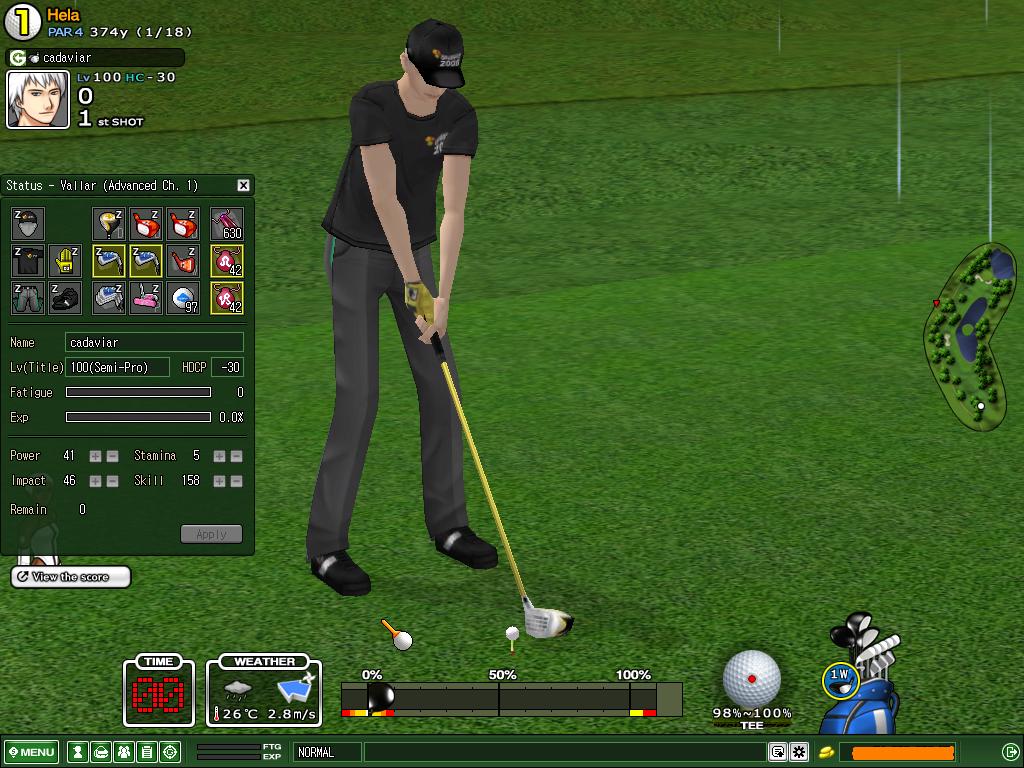Open the MENU button

tap(31, 752)
